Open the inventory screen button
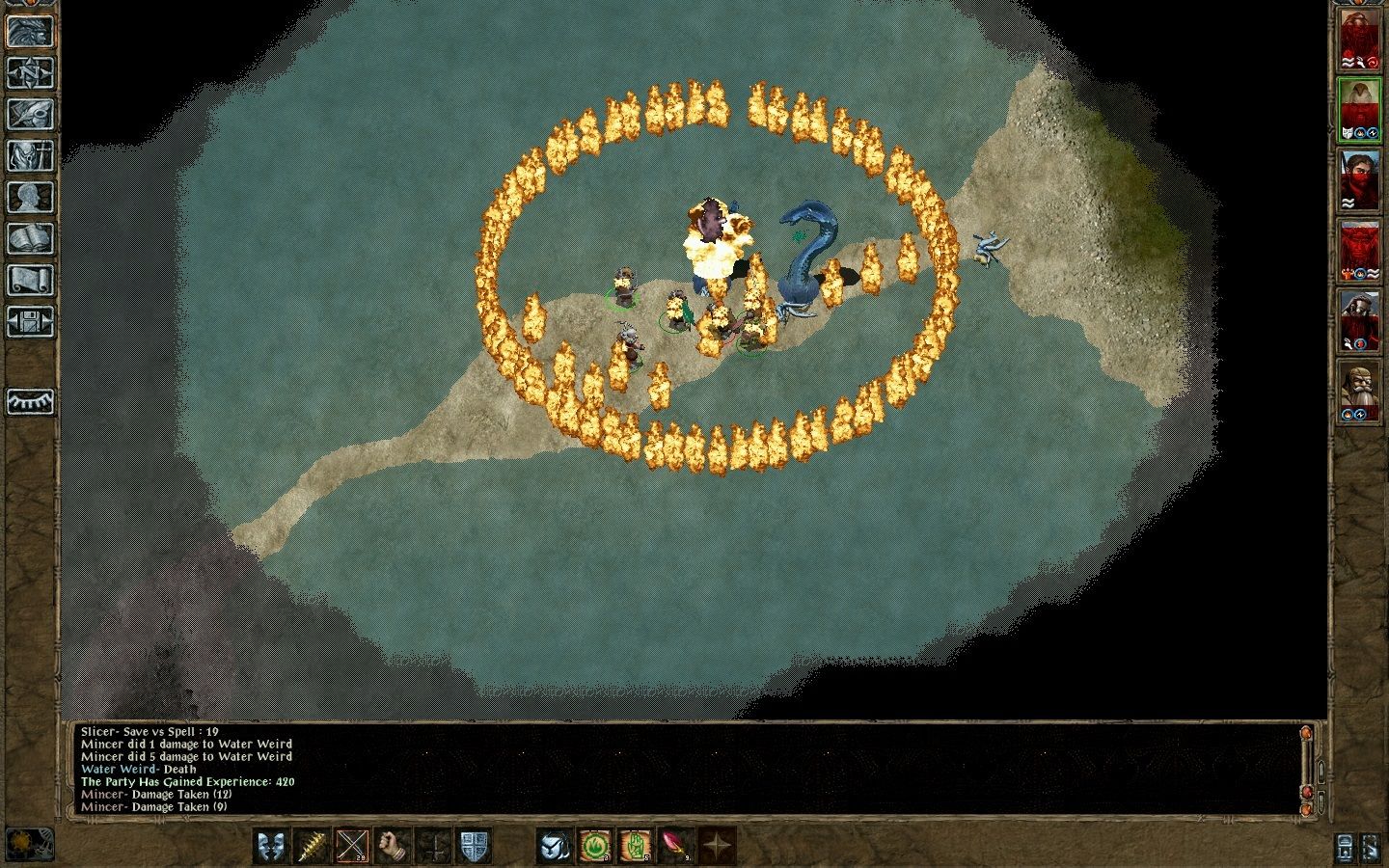This screenshot has width=1389, height=868. coord(30,155)
